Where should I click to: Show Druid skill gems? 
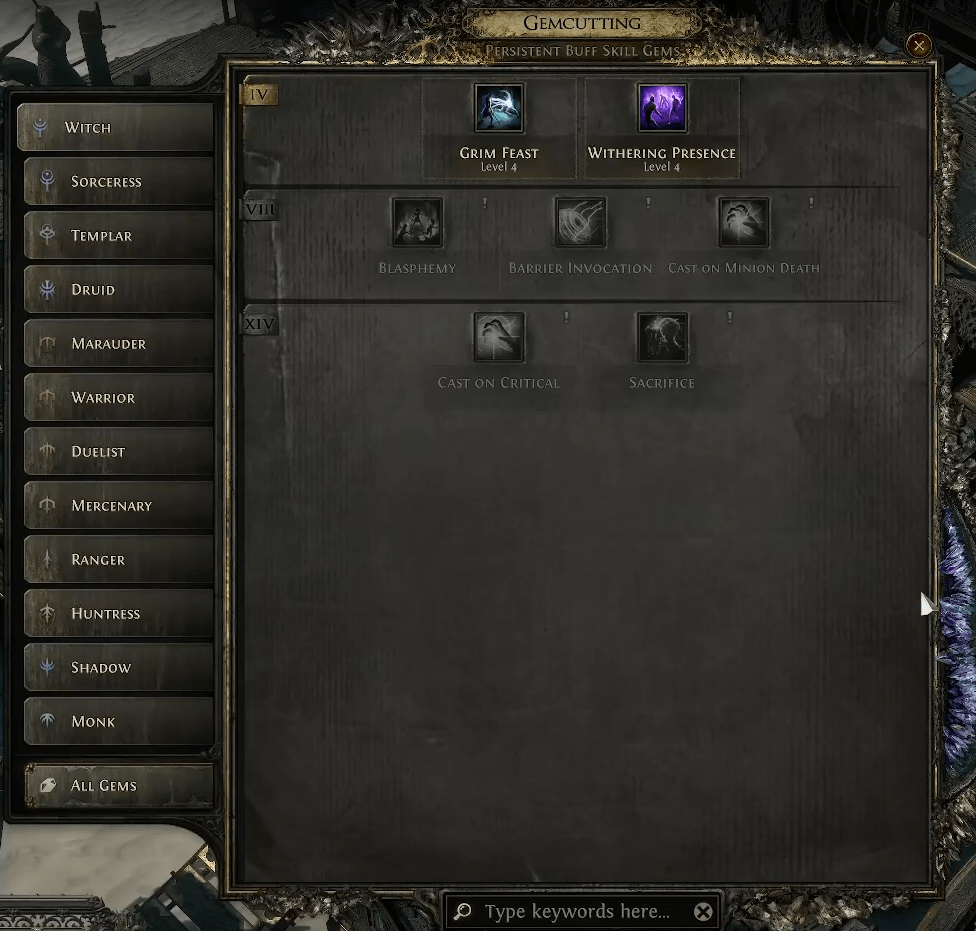point(118,290)
